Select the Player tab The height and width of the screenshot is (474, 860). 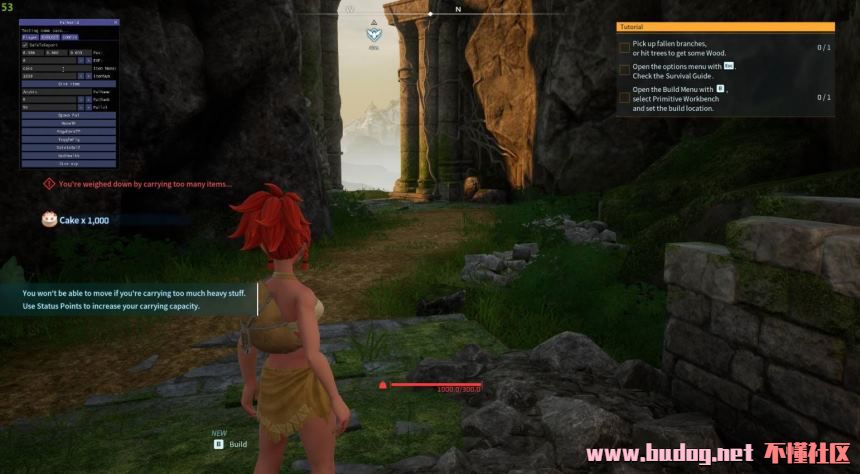[x=30, y=37]
